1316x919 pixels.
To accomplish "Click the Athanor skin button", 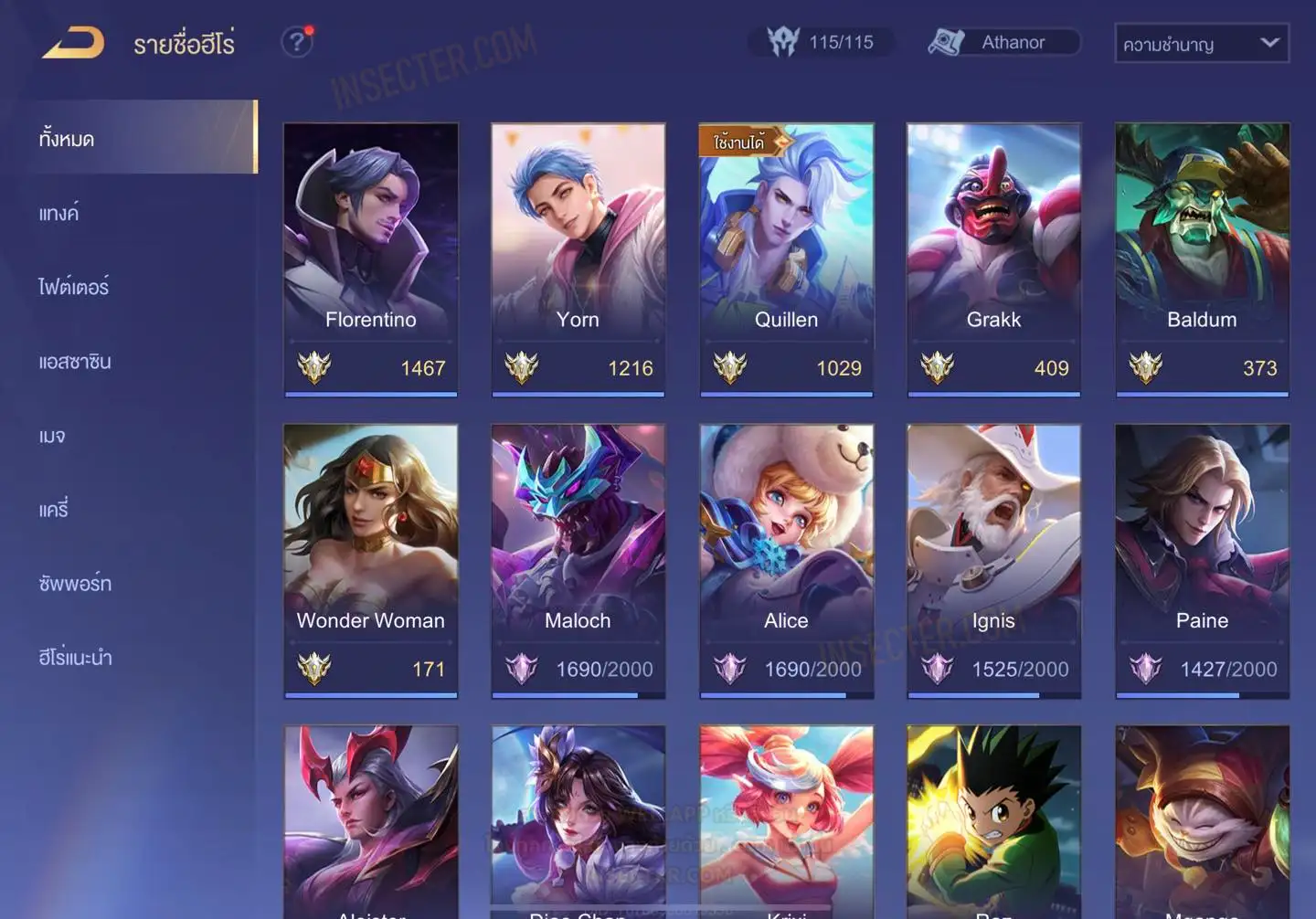I will 1003,42.
